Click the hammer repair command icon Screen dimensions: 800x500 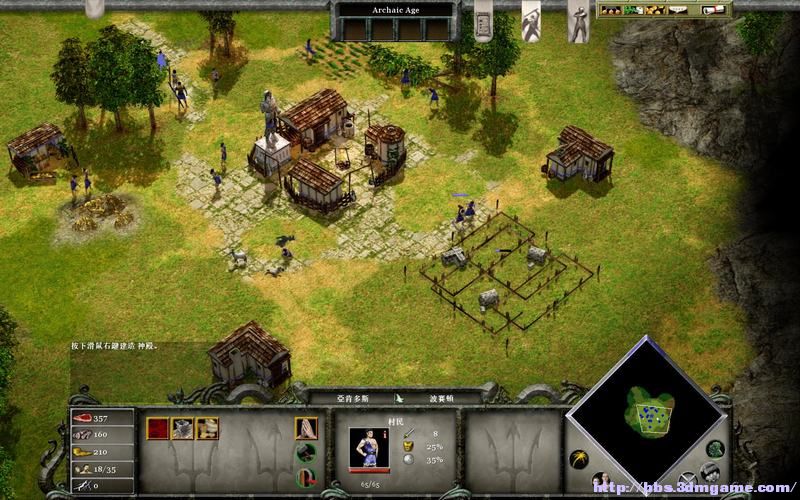click(x=306, y=453)
